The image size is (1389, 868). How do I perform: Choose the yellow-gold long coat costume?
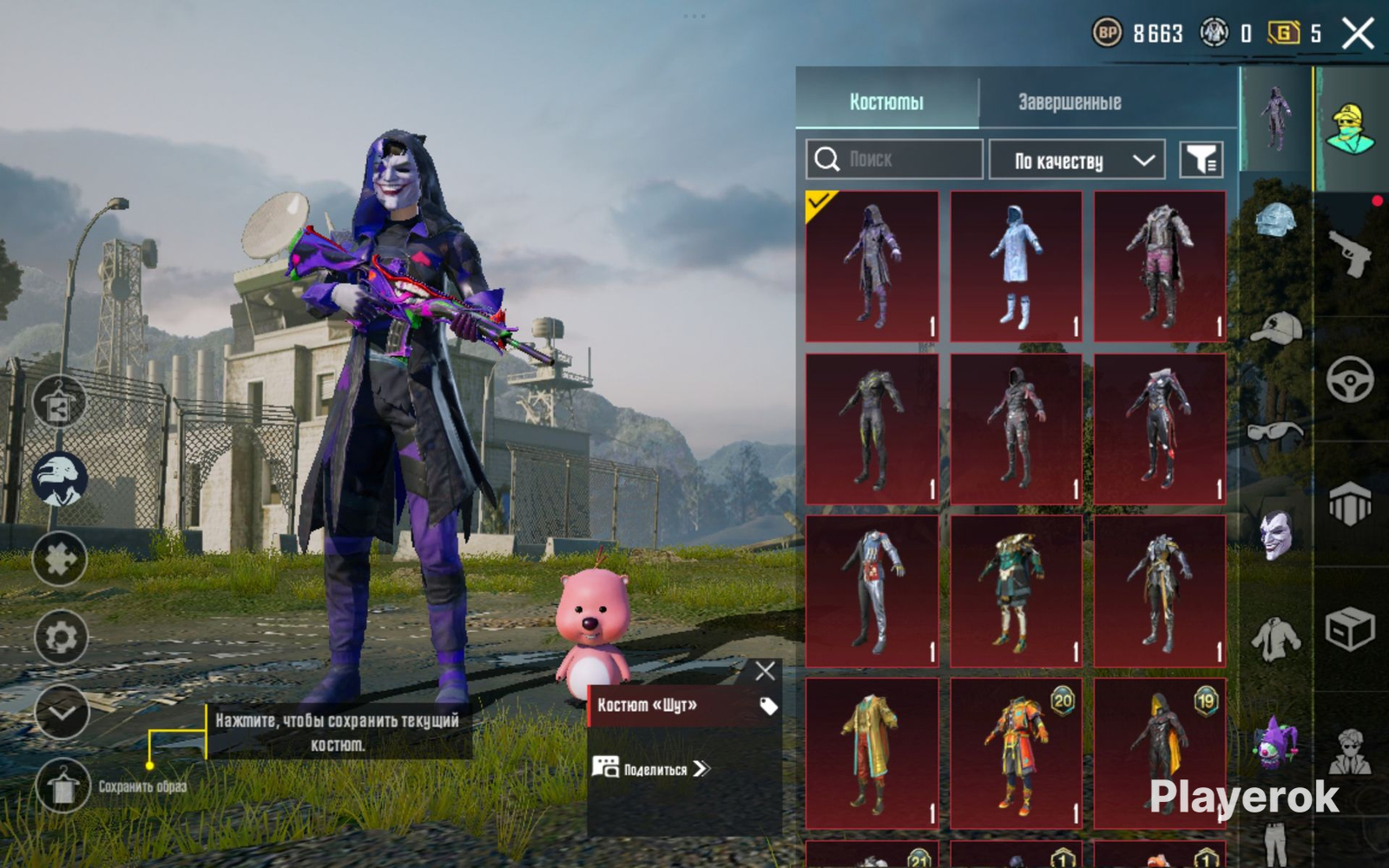click(872, 753)
